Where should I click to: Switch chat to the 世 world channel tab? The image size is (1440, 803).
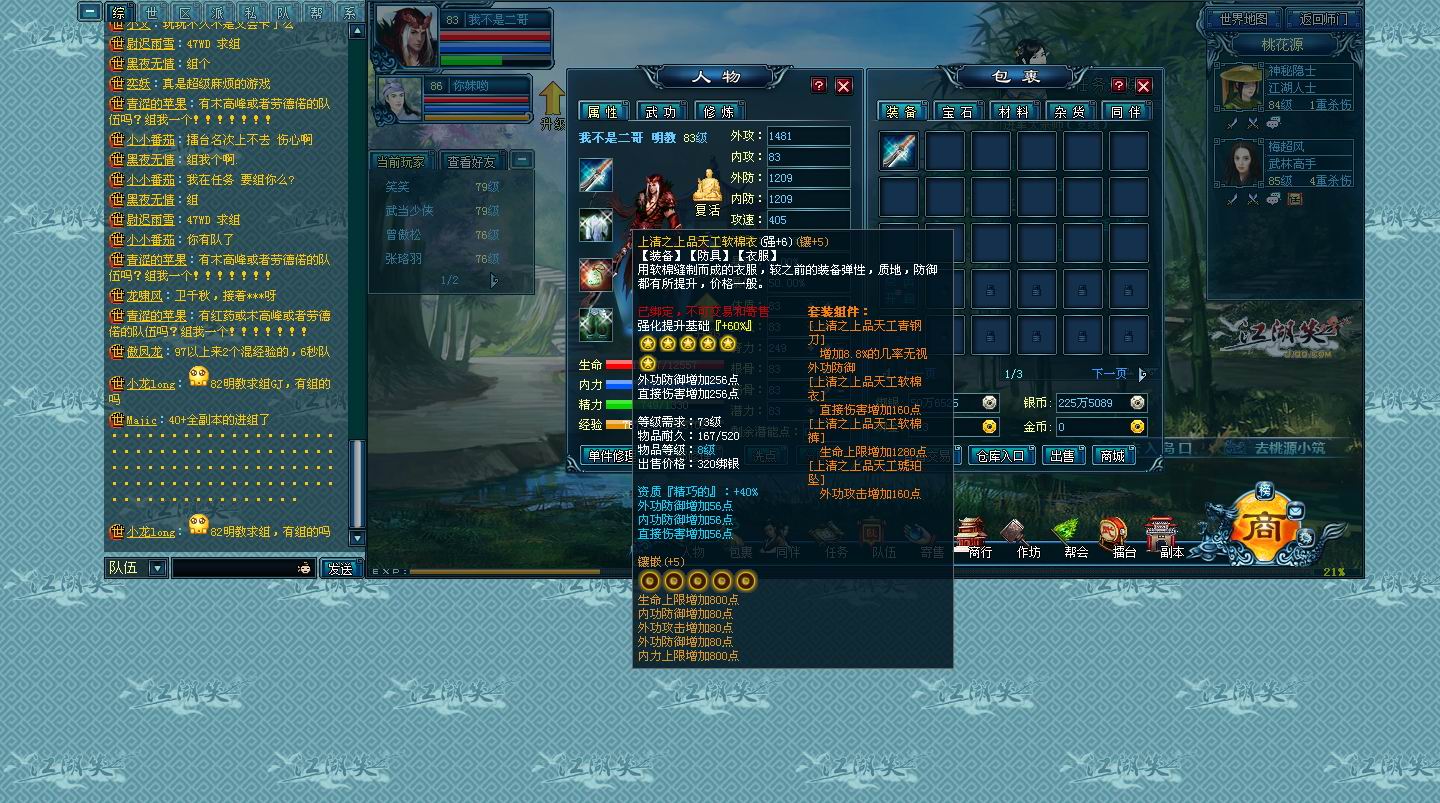(x=151, y=13)
